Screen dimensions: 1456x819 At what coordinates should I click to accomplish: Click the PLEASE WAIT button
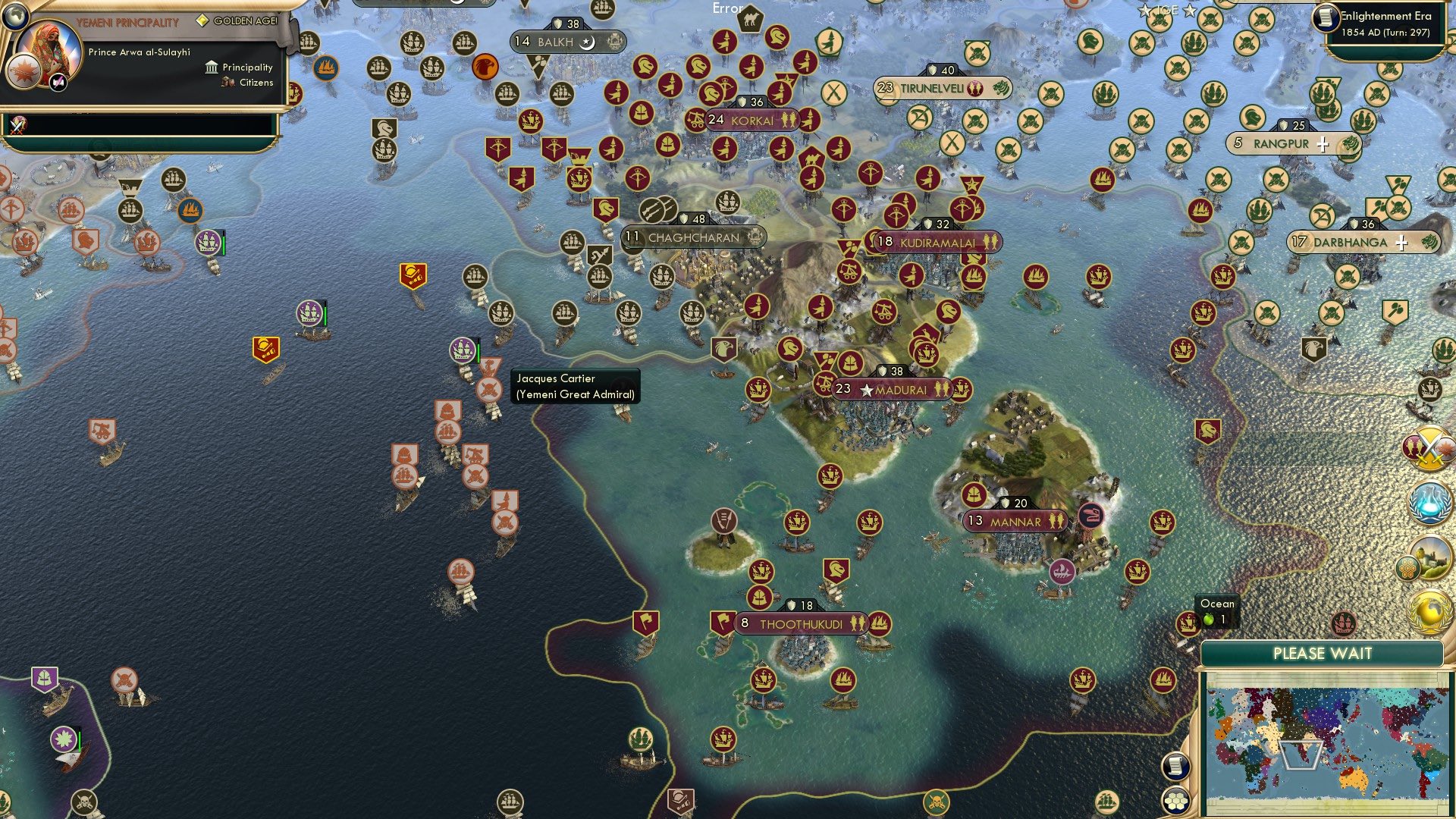click(x=1323, y=653)
